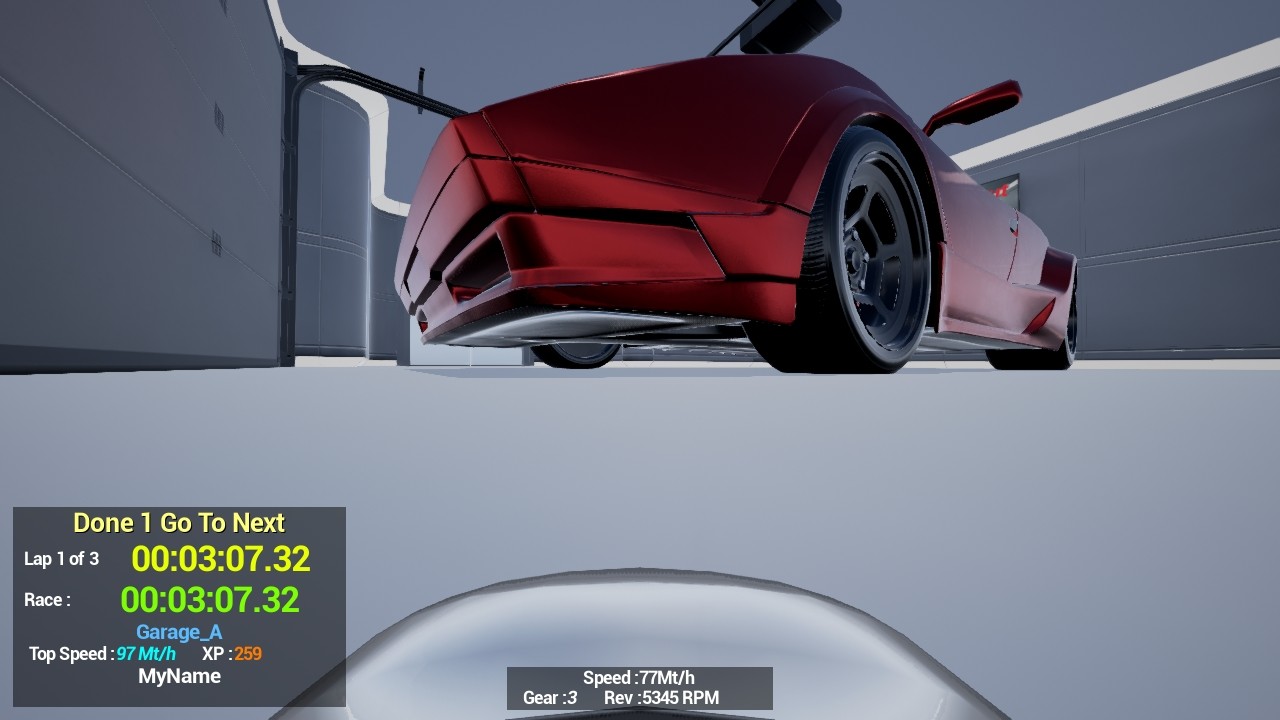
Task: Select the Lap 1 of 3 counter
Action: 62,560
